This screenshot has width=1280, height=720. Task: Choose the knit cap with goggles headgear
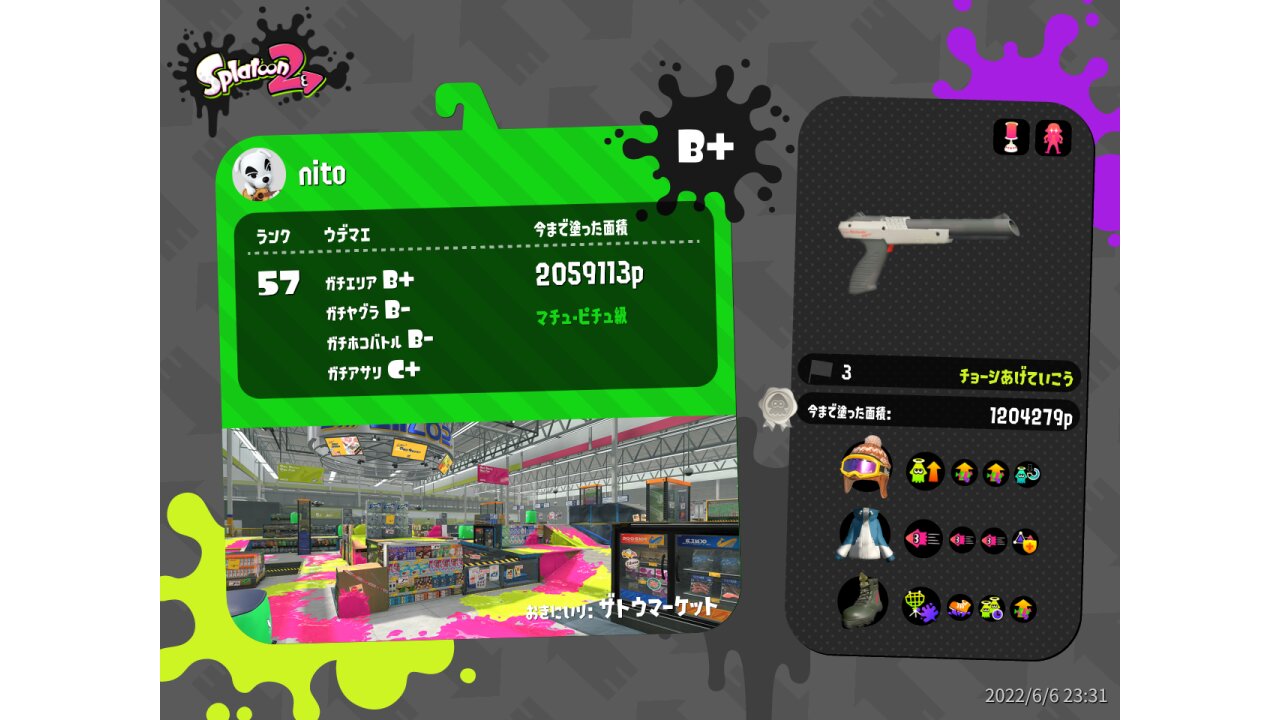(866, 467)
